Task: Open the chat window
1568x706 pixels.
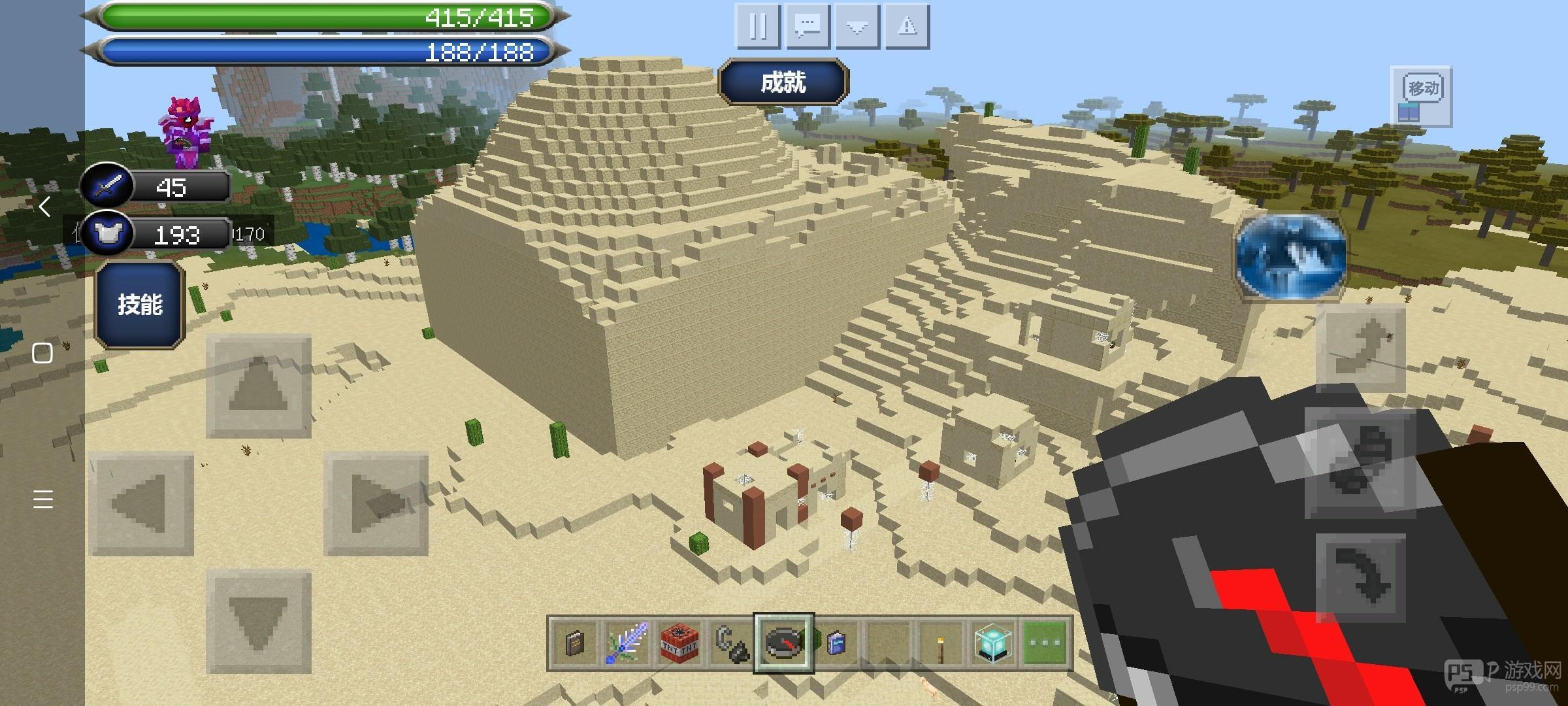Action: pos(808,27)
